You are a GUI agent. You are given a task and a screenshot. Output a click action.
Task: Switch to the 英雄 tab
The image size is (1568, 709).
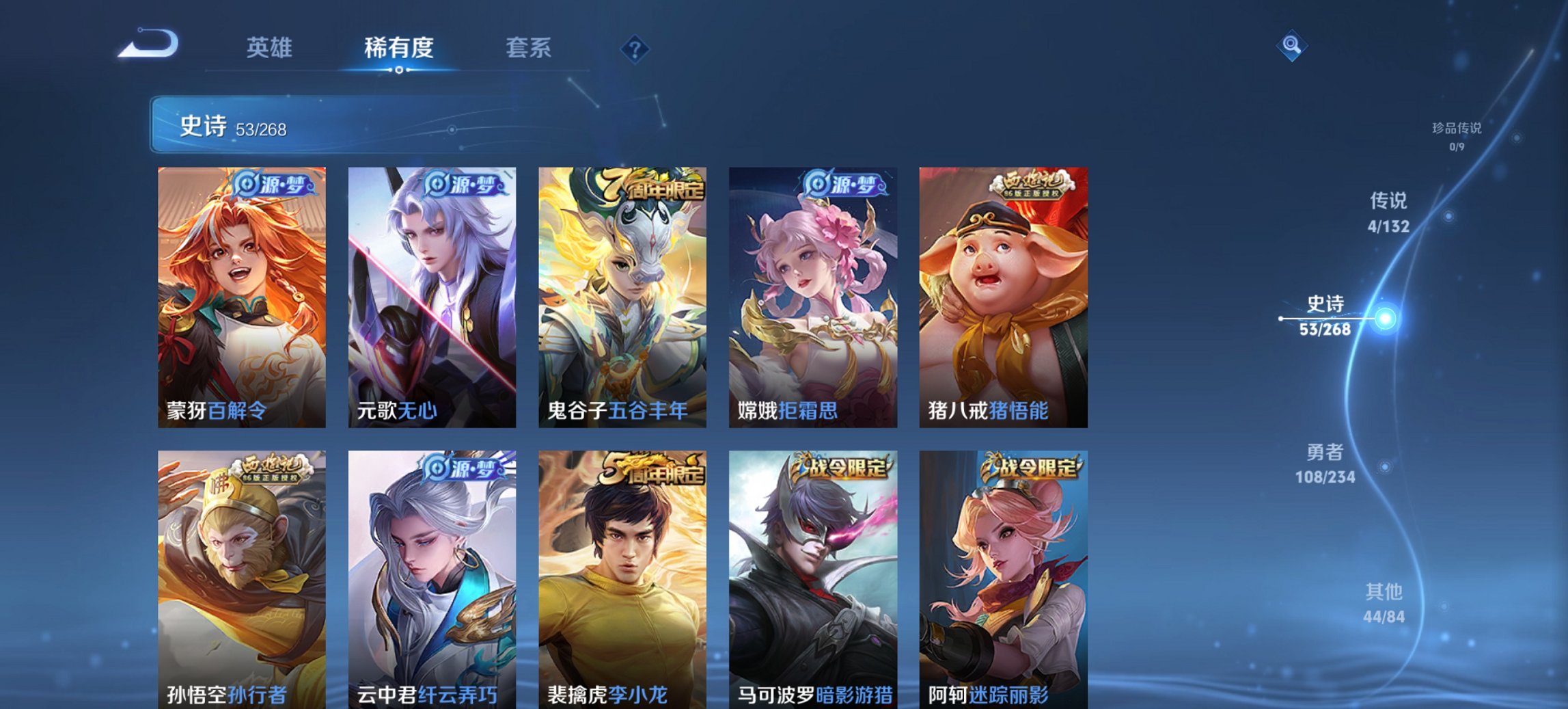click(270, 48)
